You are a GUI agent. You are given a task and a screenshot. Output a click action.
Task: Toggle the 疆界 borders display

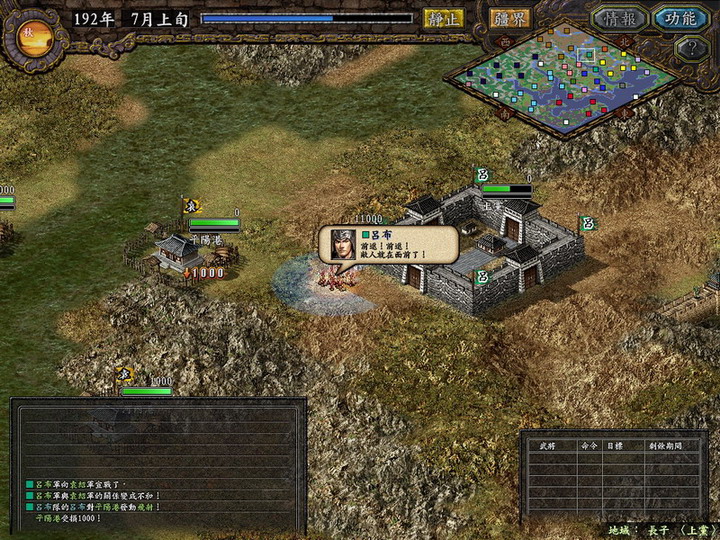pos(510,18)
